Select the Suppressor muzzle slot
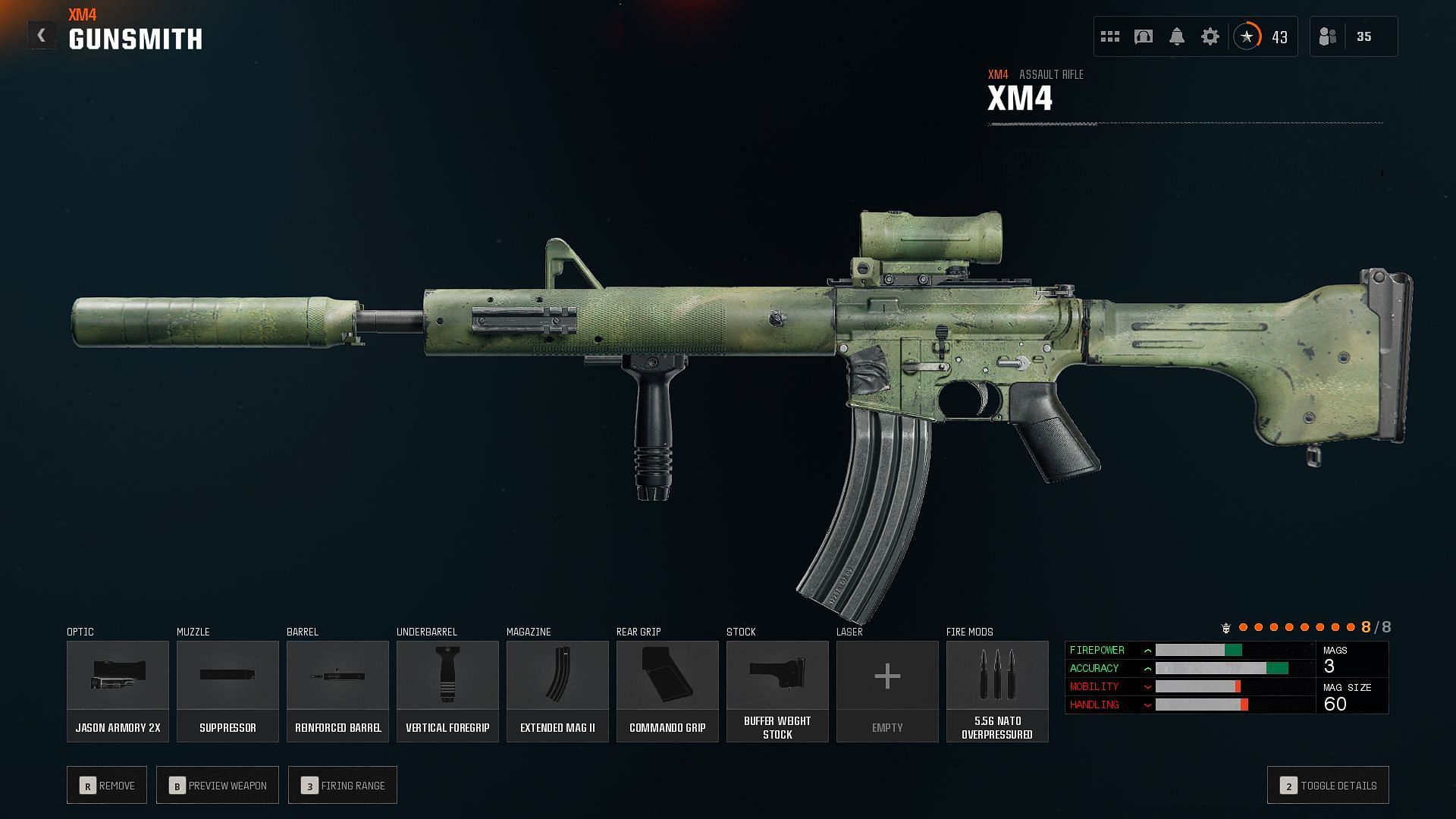1456x819 pixels. (227, 691)
